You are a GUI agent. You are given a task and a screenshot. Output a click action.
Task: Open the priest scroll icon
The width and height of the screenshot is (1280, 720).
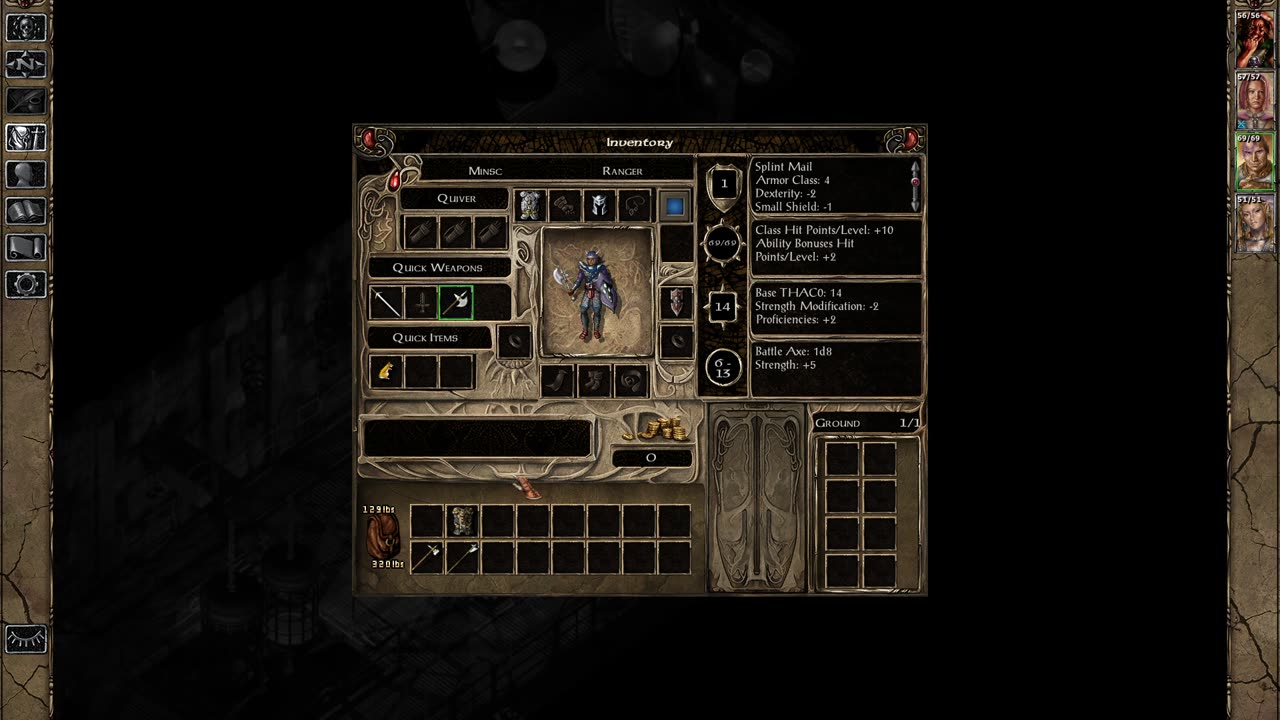point(26,247)
